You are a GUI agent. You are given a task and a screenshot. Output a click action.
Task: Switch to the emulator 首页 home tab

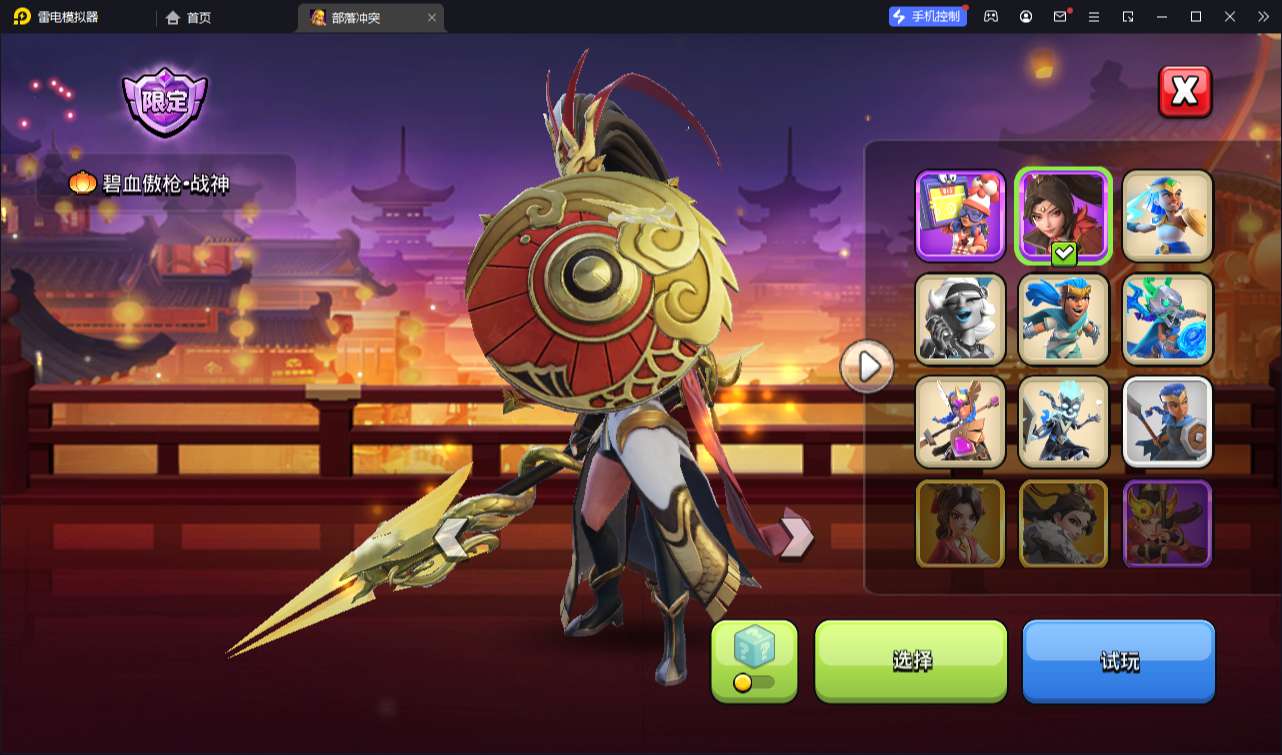pyautogui.click(x=189, y=18)
